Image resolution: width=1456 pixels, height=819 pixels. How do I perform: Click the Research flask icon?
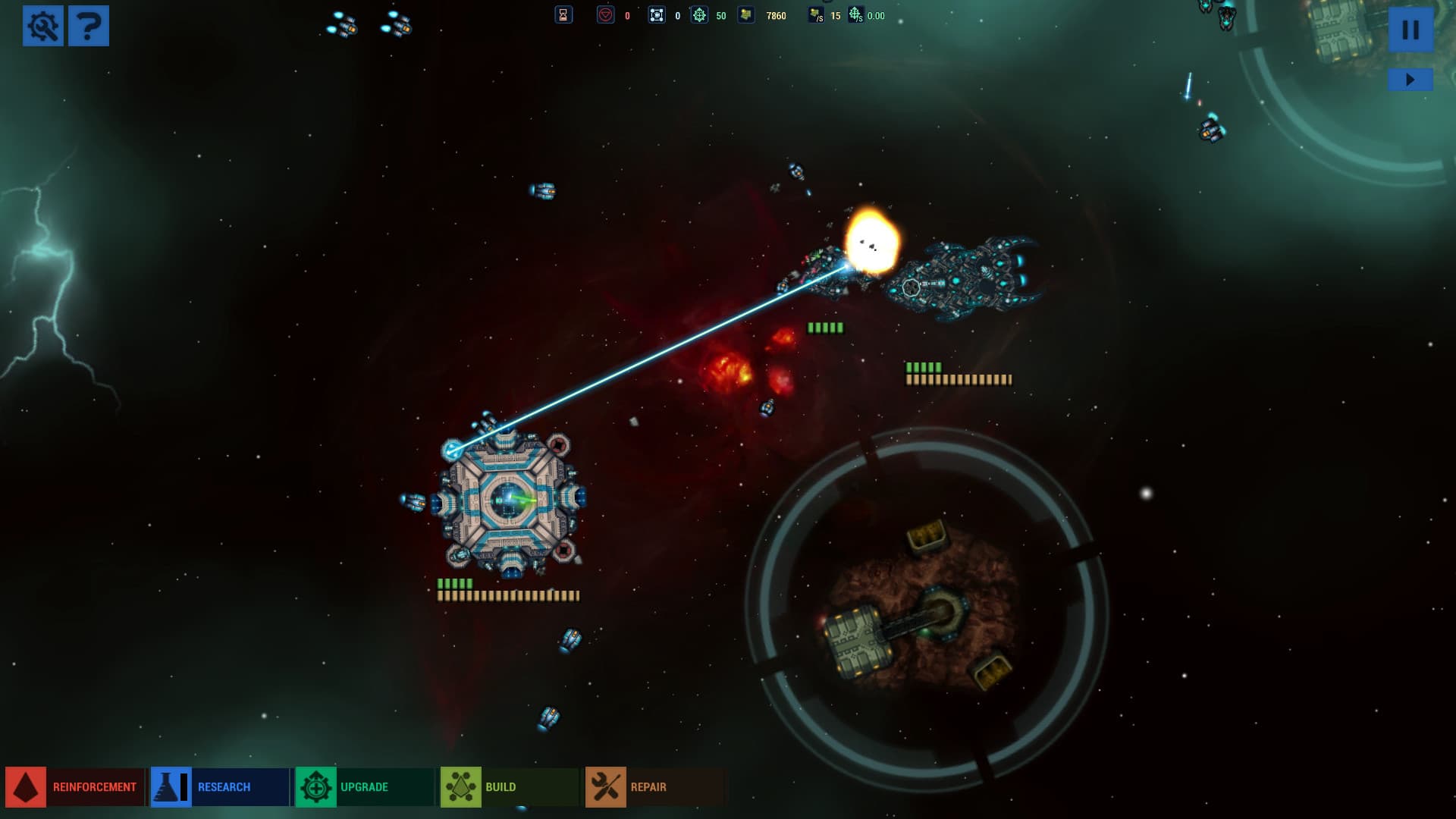tap(170, 786)
